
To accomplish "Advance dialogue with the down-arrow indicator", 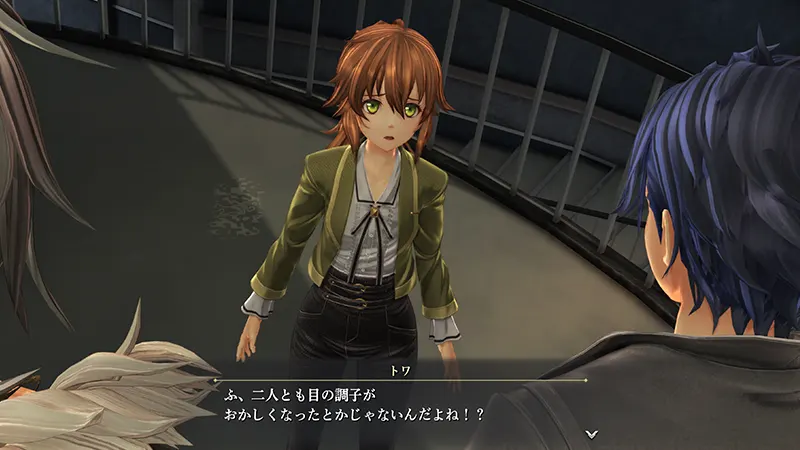I will pyautogui.click(x=591, y=433).
